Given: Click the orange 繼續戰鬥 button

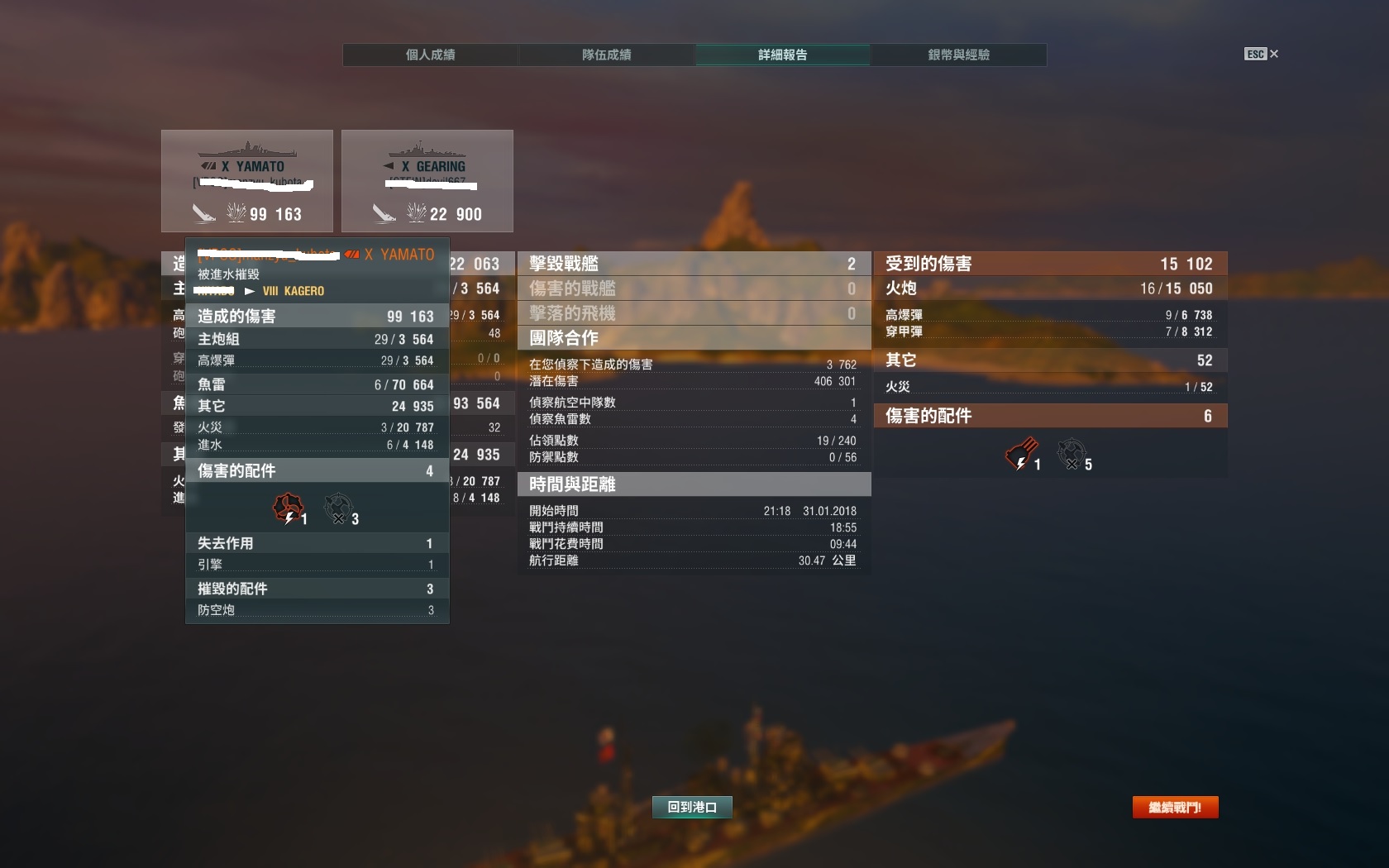Looking at the screenshot, I should [x=1175, y=807].
